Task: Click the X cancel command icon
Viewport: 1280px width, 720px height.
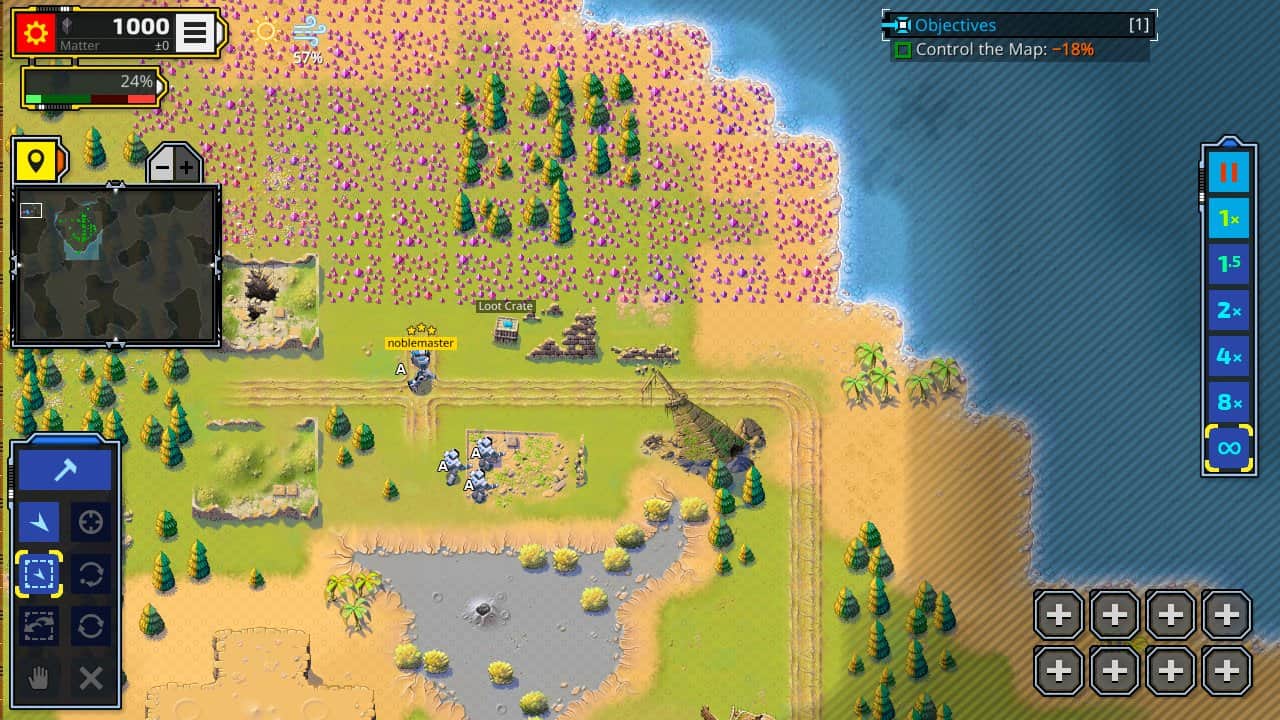Action: point(91,679)
